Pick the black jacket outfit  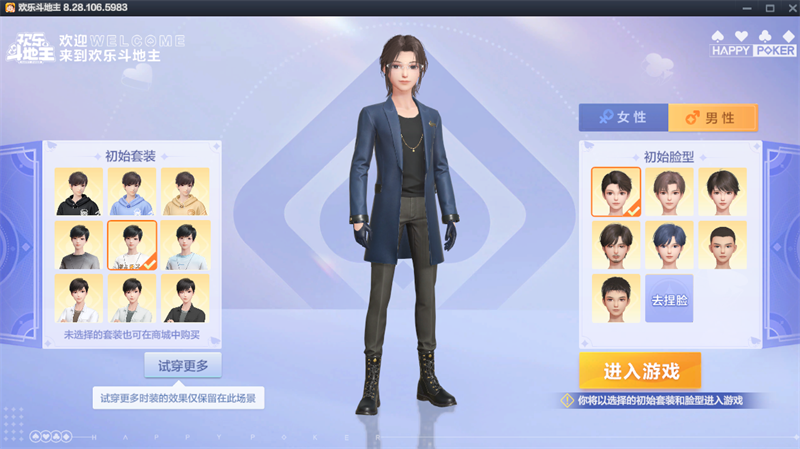point(185,298)
